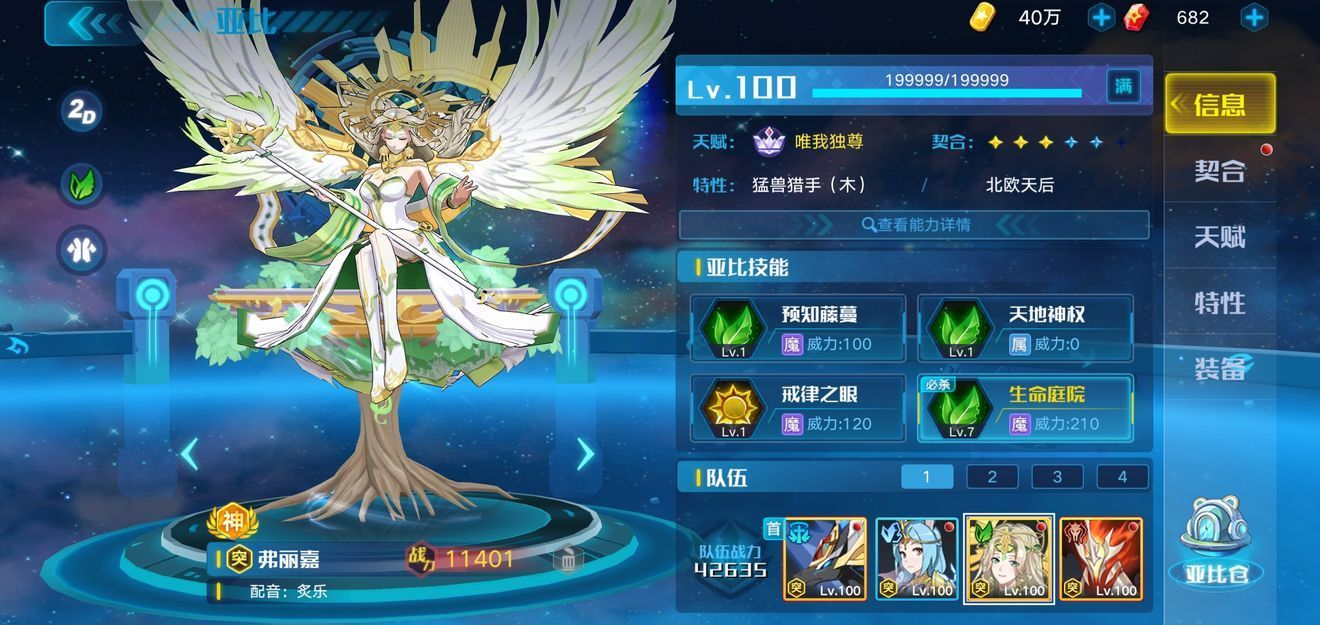Switch to the 特性 tab

click(x=1220, y=302)
